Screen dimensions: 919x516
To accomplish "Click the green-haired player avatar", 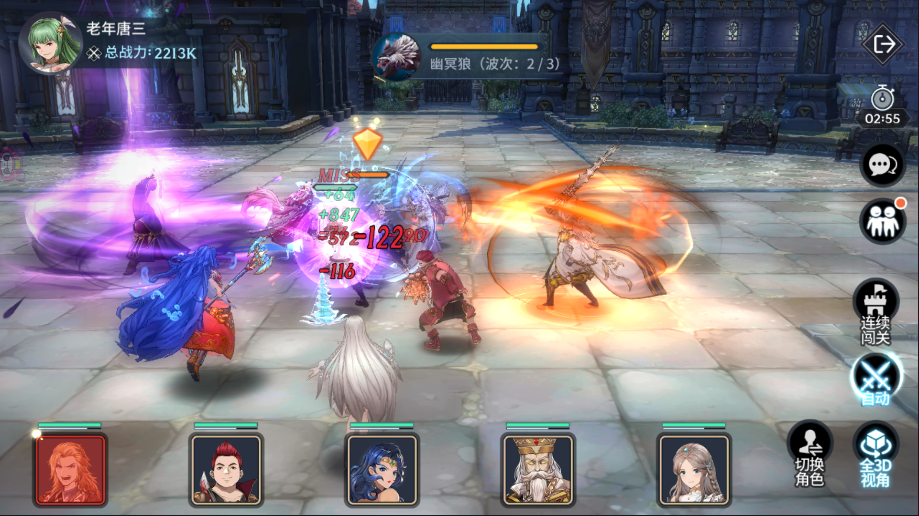I will [x=49, y=40].
